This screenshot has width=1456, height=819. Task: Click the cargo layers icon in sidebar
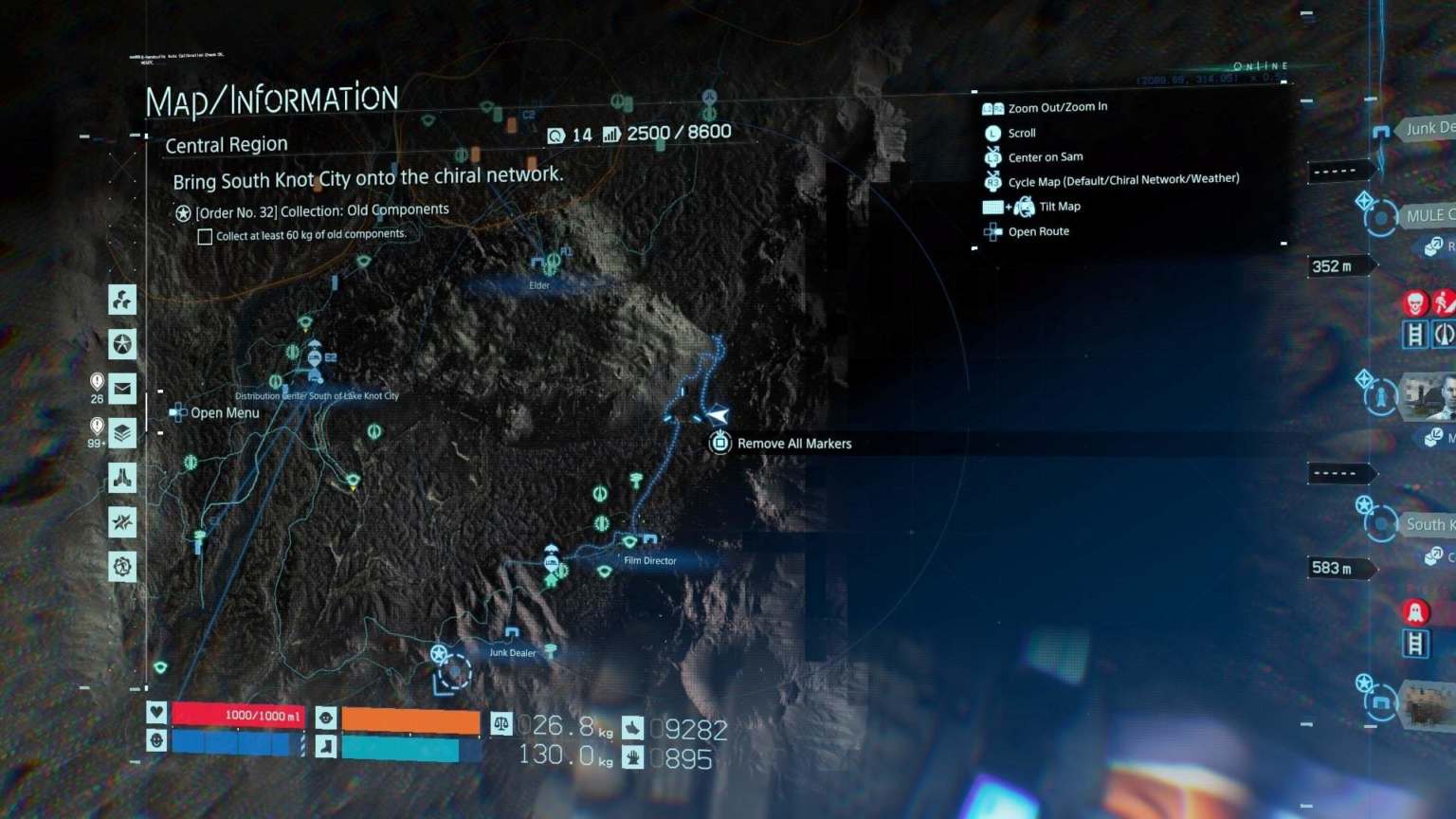[x=121, y=432]
